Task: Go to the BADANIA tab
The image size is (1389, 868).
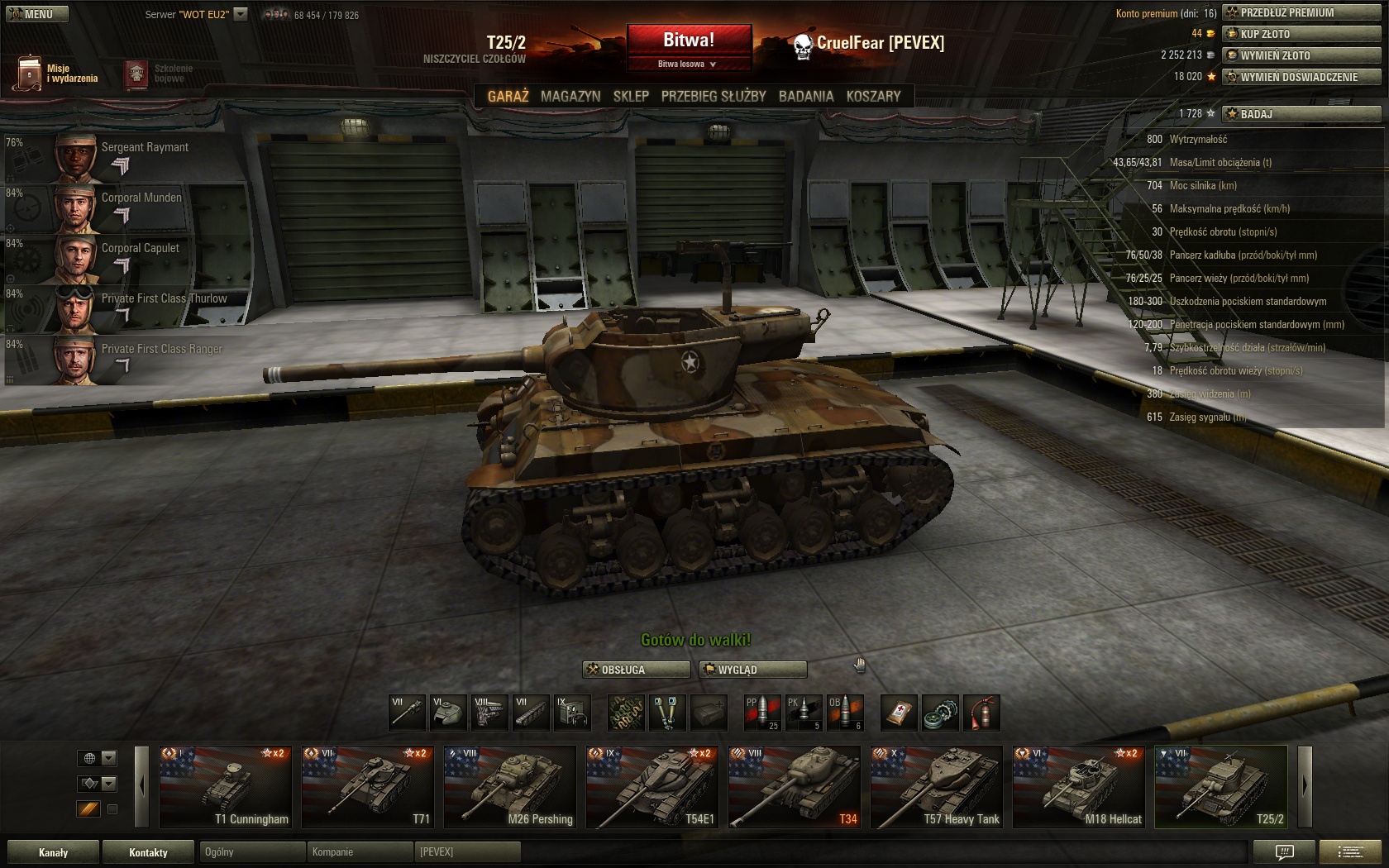Action: pos(806,96)
